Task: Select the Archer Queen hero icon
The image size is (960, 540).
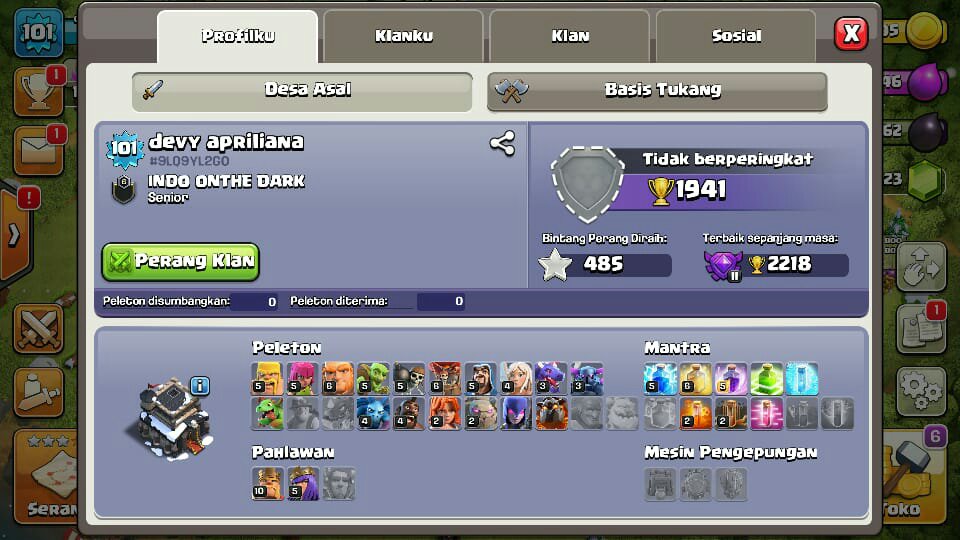Action: pos(303,484)
